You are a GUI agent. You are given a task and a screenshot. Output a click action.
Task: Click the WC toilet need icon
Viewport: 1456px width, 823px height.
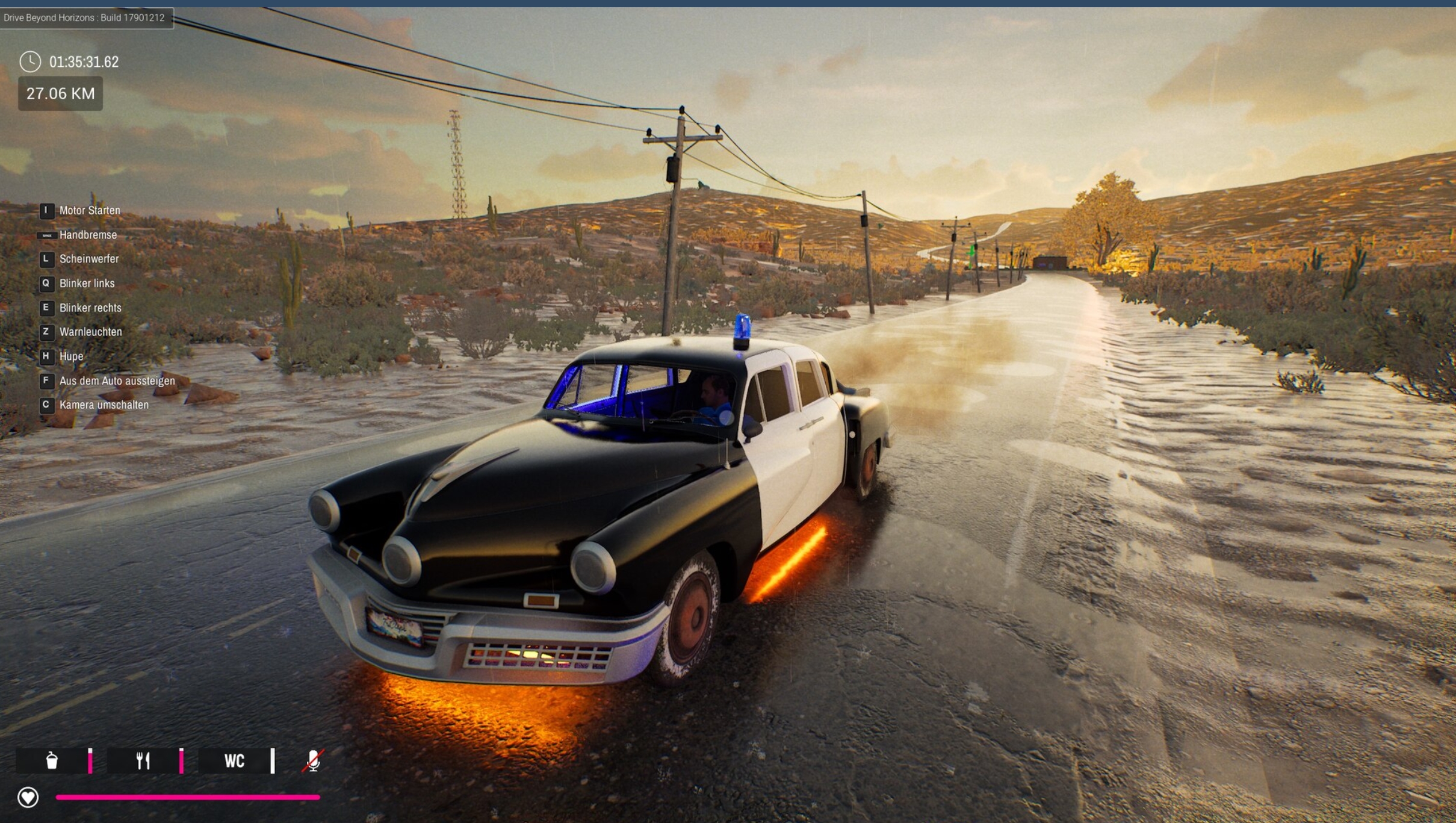click(234, 761)
